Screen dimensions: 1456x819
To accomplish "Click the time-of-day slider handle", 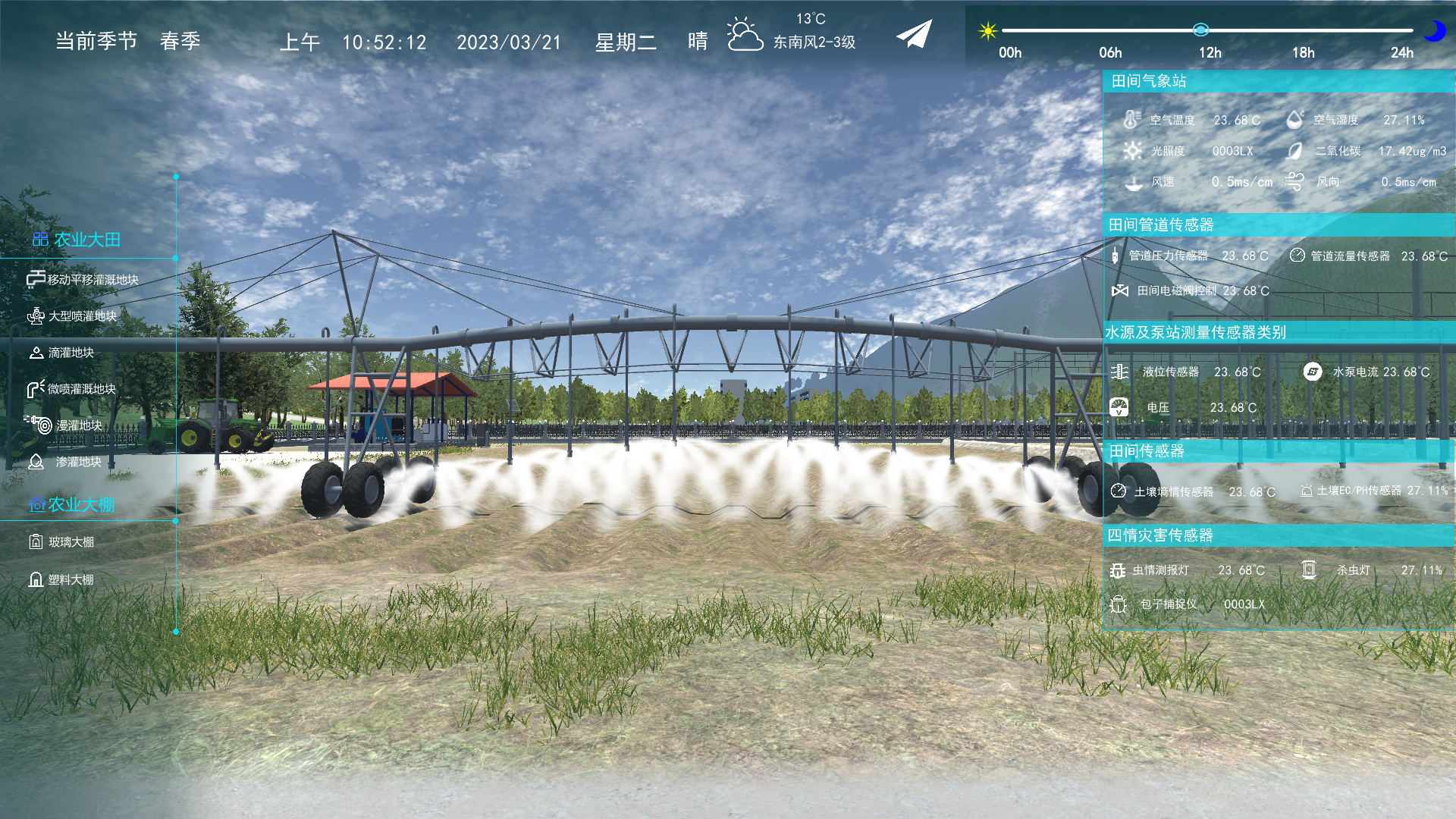I will [x=1200, y=30].
